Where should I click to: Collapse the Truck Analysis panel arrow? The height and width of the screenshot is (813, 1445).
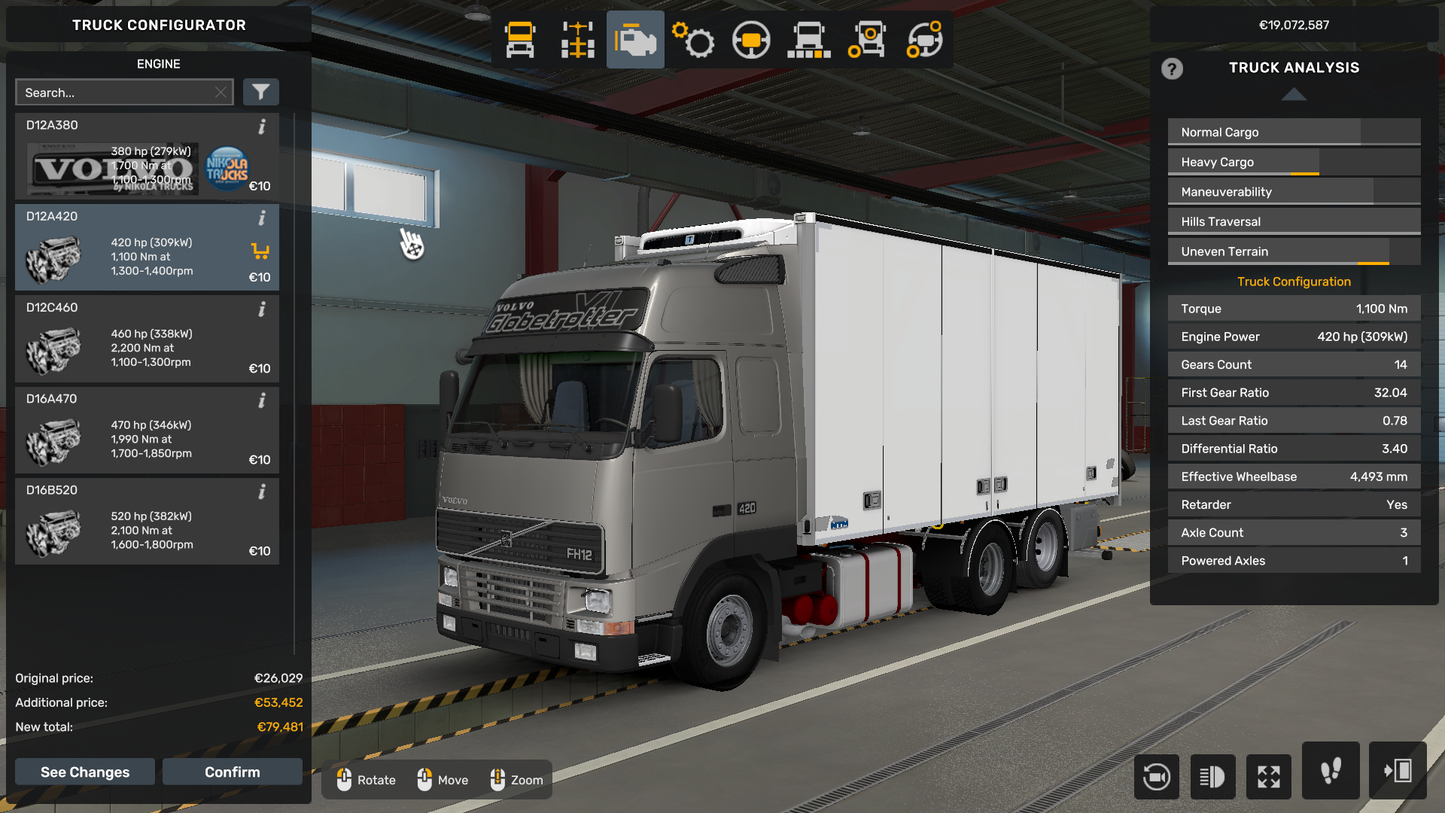[x=1294, y=94]
